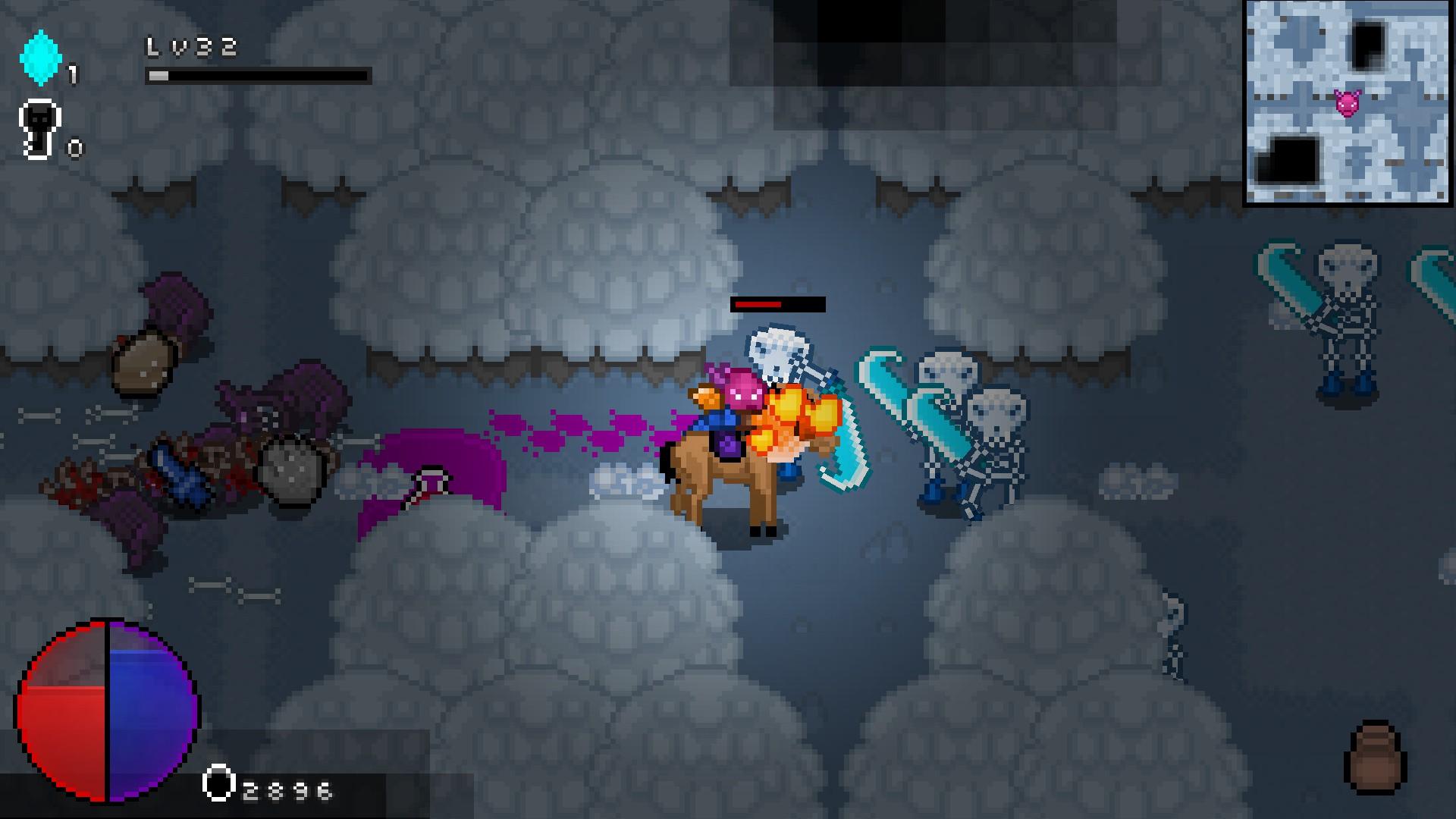This screenshot has height=819, width=1456.
Task: Click the gem counter showing 1
Action: pyautogui.click(x=71, y=74)
